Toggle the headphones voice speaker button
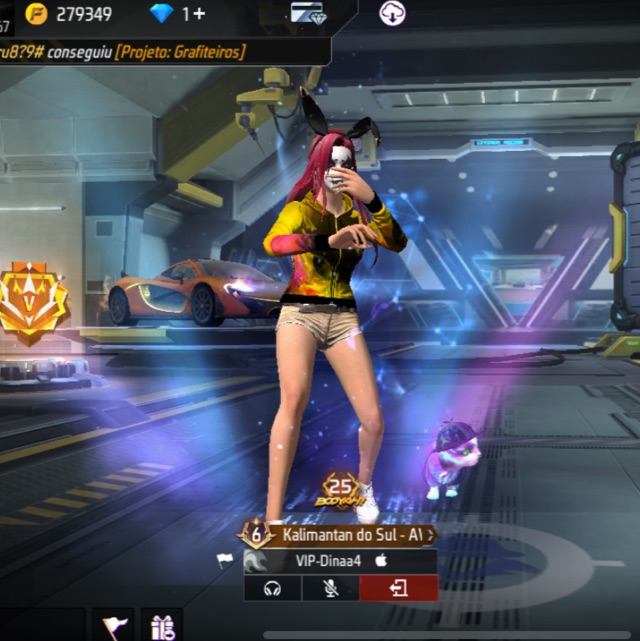Screen dimensions: 640x641 point(272,588)
